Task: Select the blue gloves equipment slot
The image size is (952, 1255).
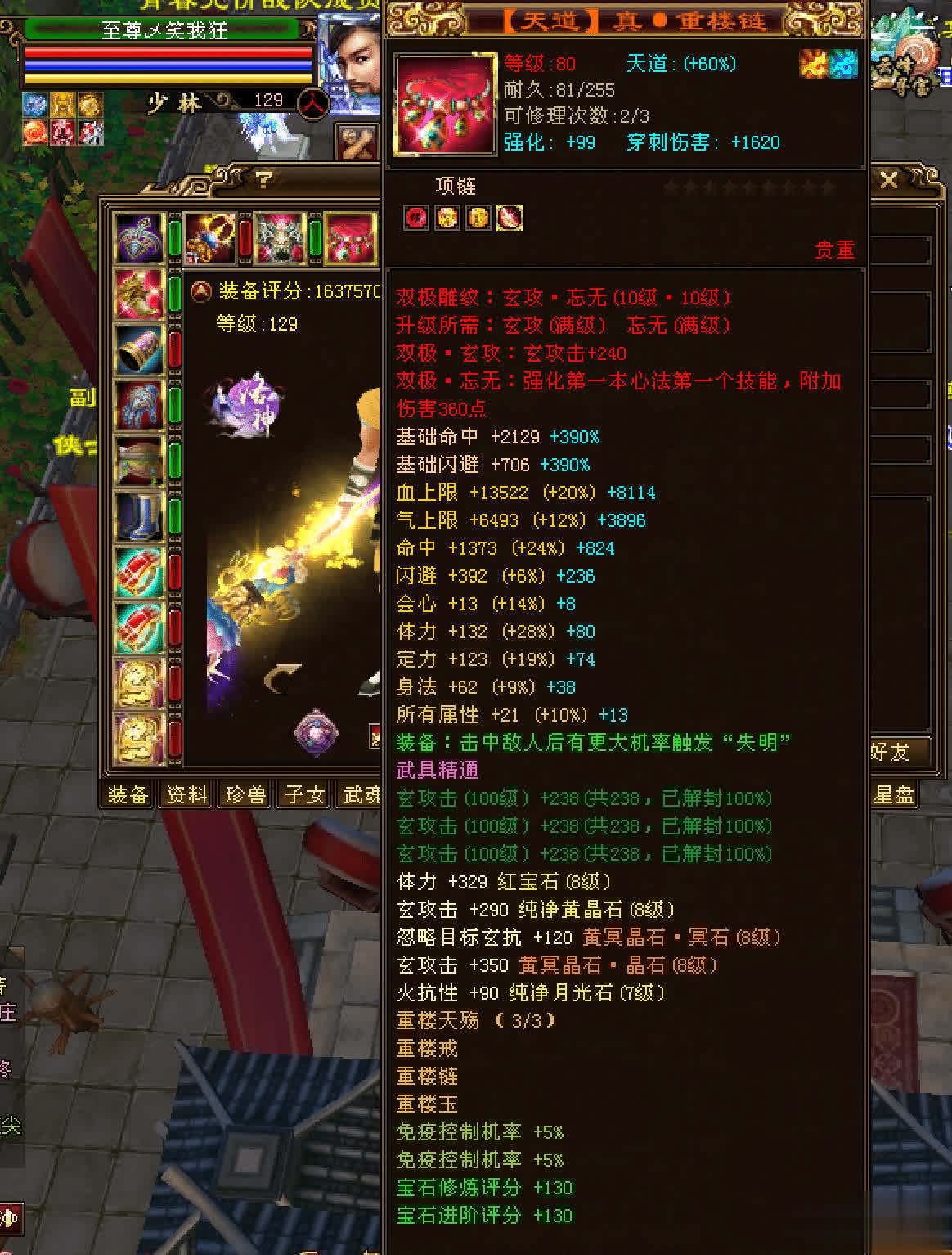Action: click(139, 406)
